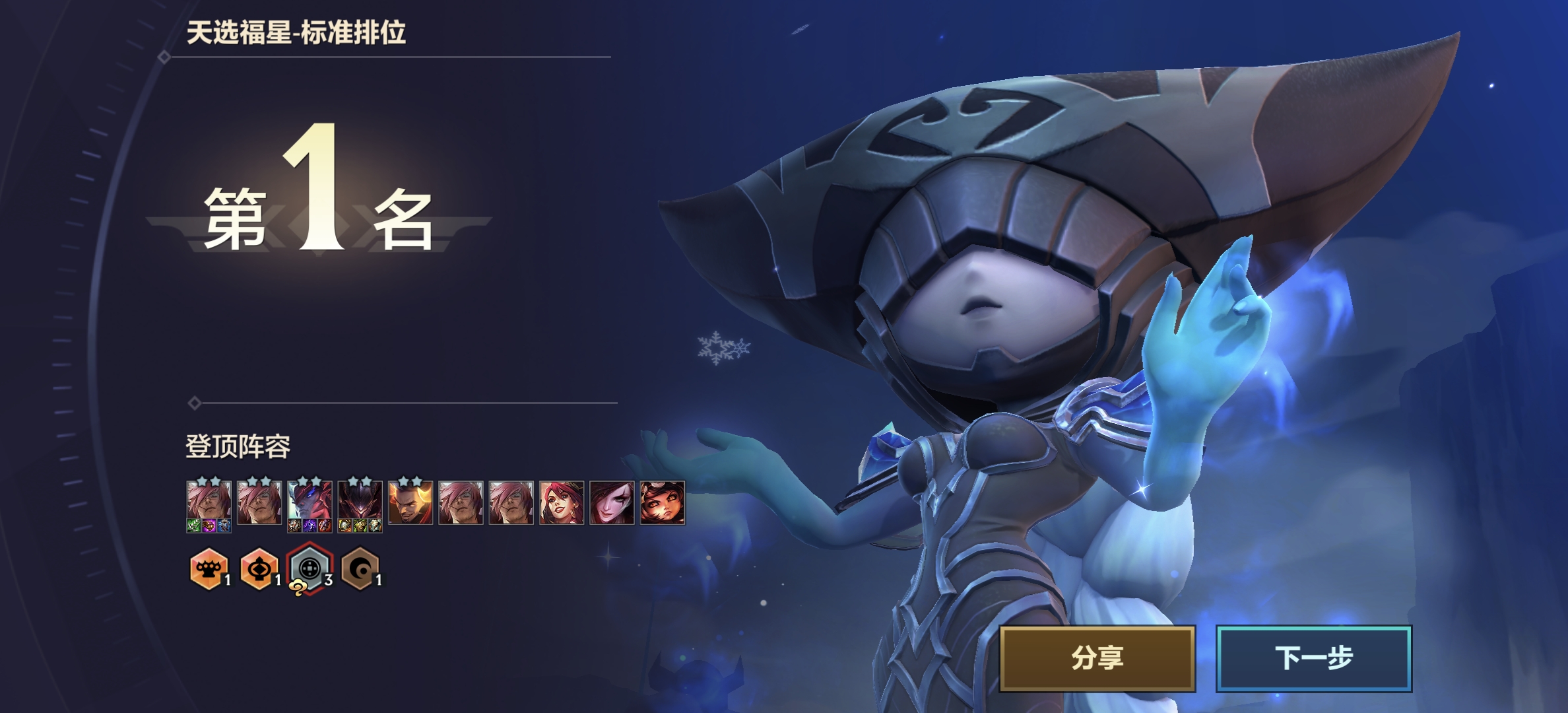Screen dimensions: 1568x713
Task: Select the fiery Darius champion portrait
Action: coord(410,502)
